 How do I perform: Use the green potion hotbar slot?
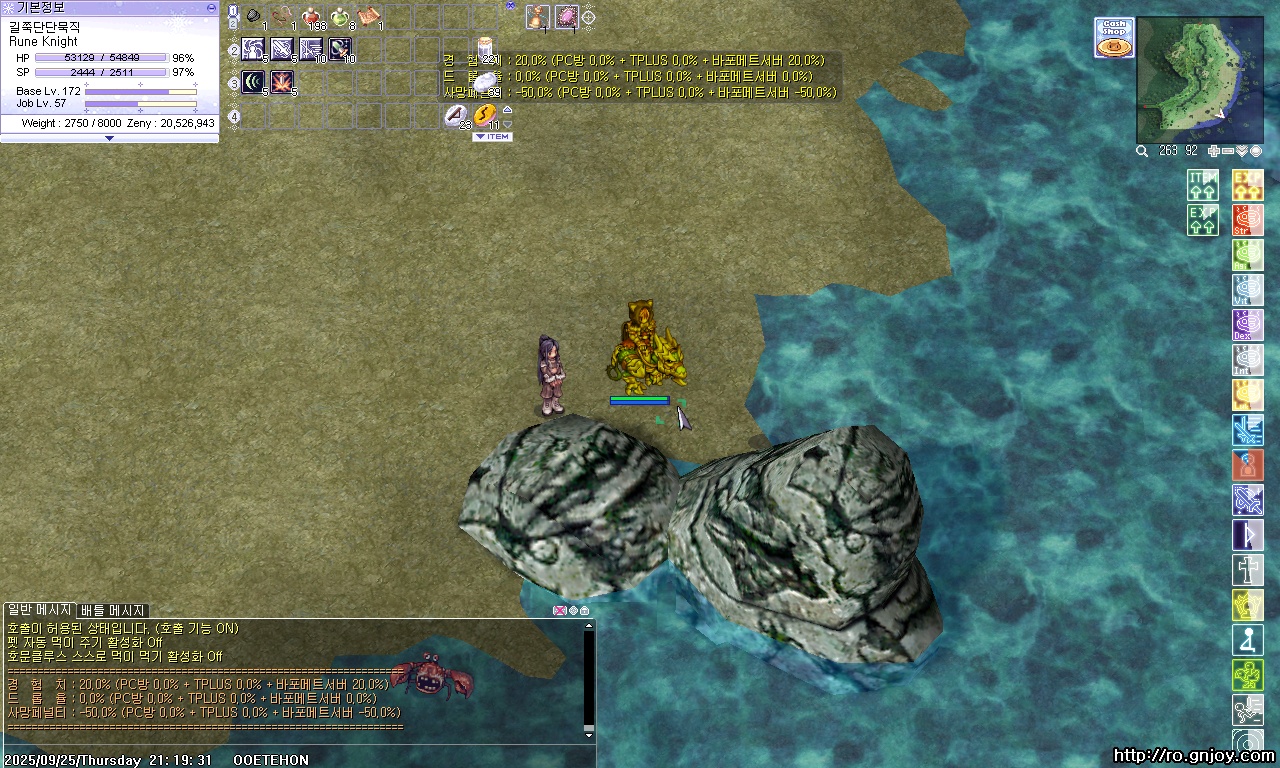(x=340, y=17)
